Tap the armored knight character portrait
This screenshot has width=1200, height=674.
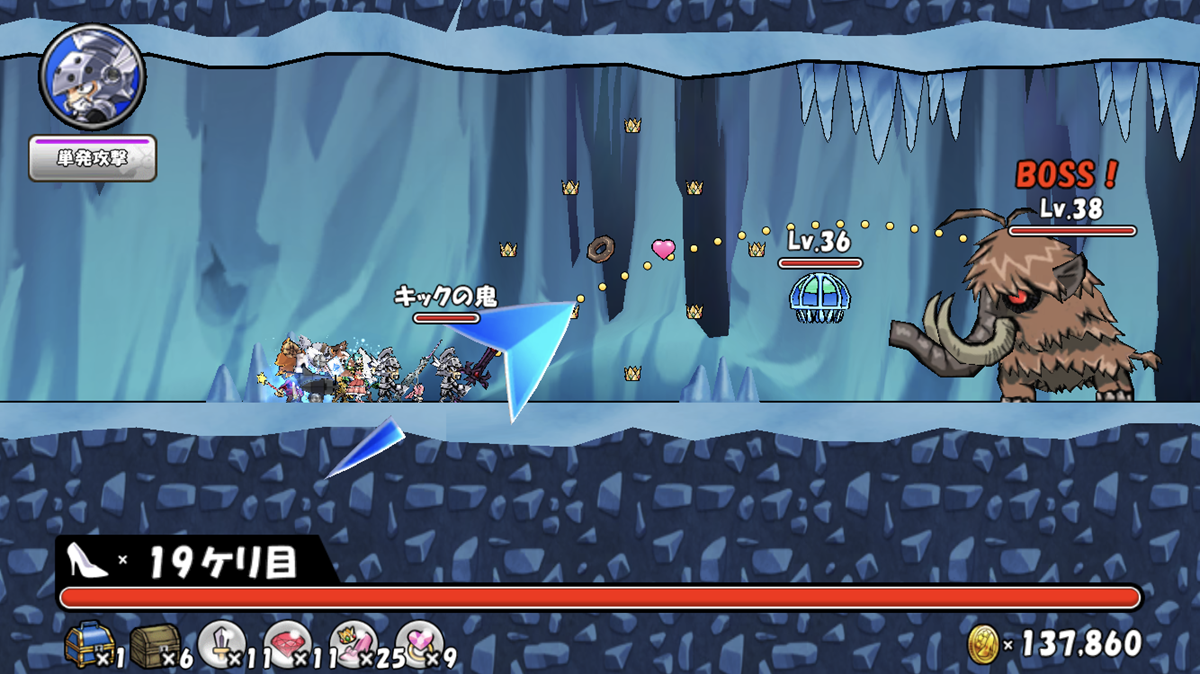[x=92, y=78]
